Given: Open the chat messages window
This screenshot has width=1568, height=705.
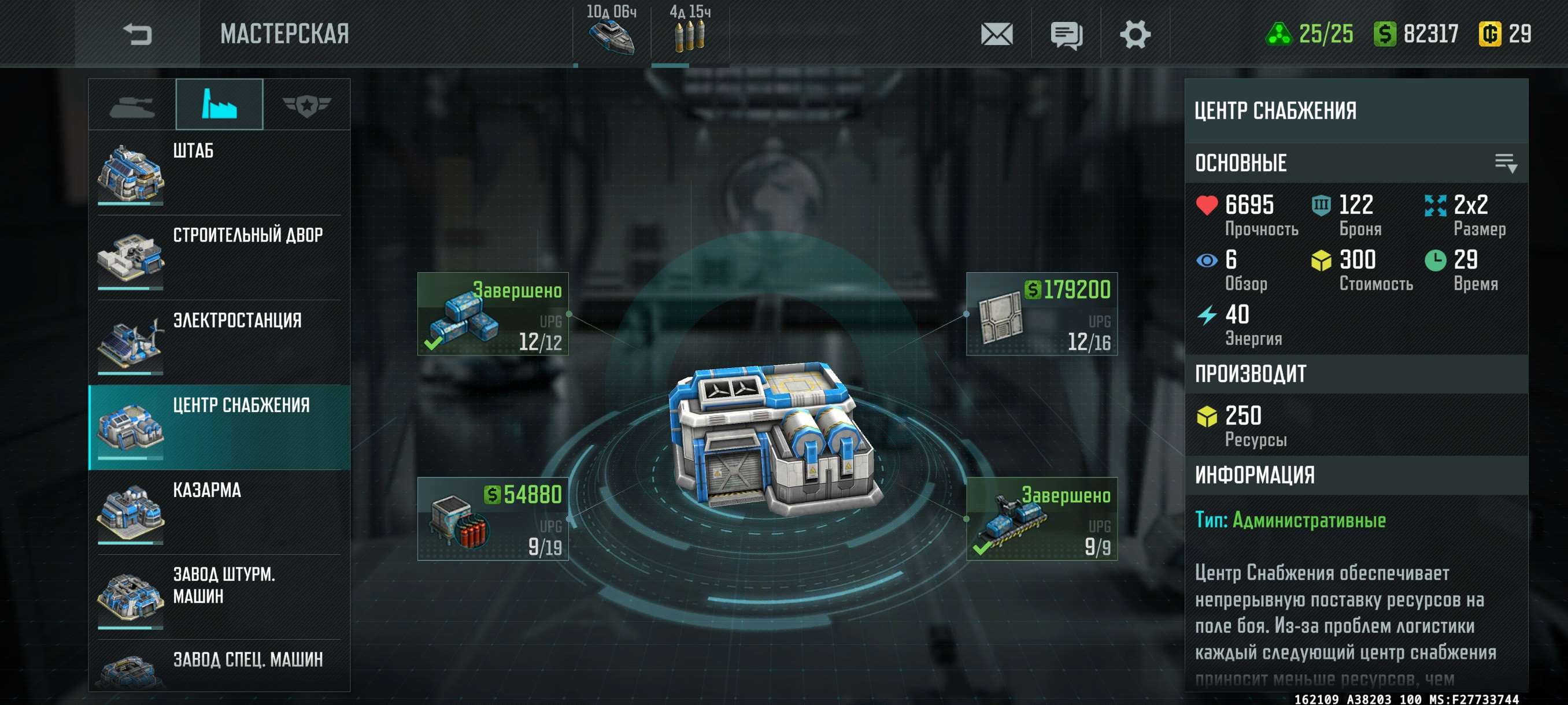Looking at the screenshot, I should pos(1066,35).
